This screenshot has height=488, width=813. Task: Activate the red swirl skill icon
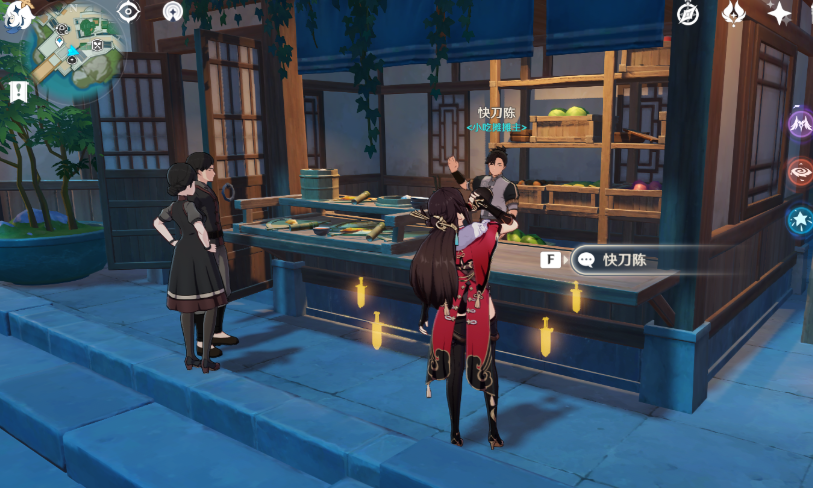coord(800,172)
